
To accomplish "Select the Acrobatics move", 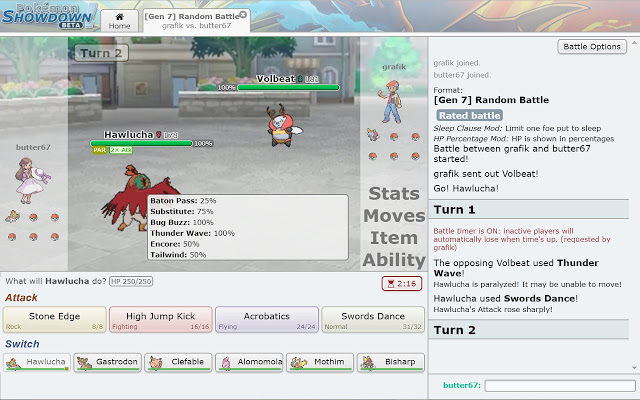I will click(266, 320).
